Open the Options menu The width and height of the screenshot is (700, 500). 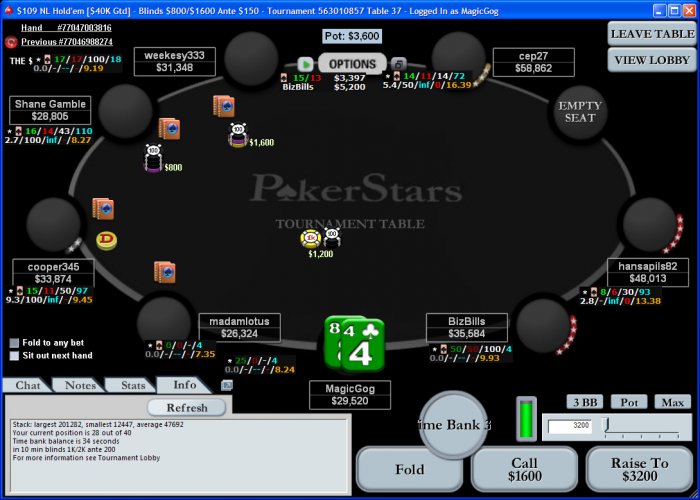[351, 64]
